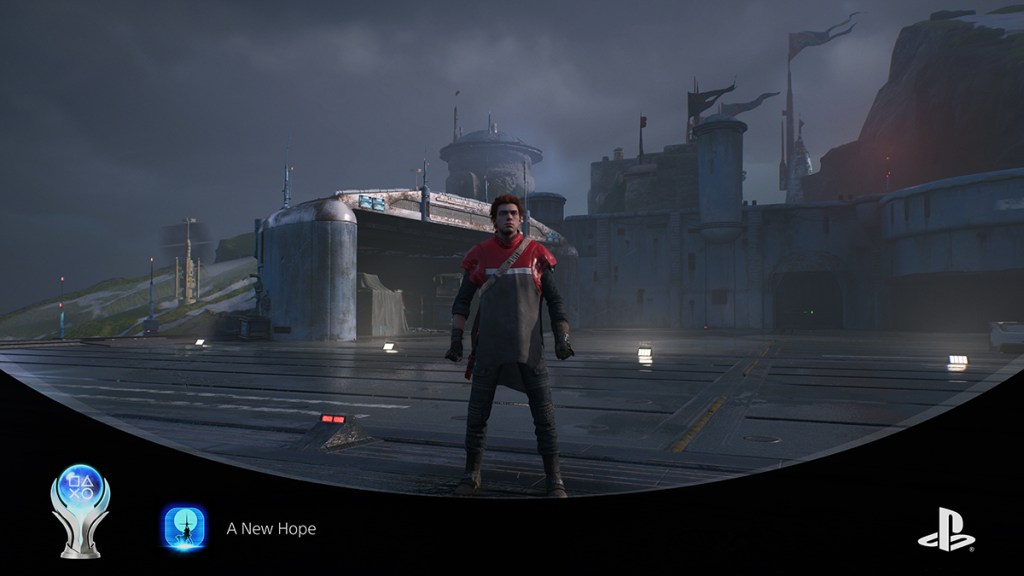Open the A New Hope trophy title

271,528
